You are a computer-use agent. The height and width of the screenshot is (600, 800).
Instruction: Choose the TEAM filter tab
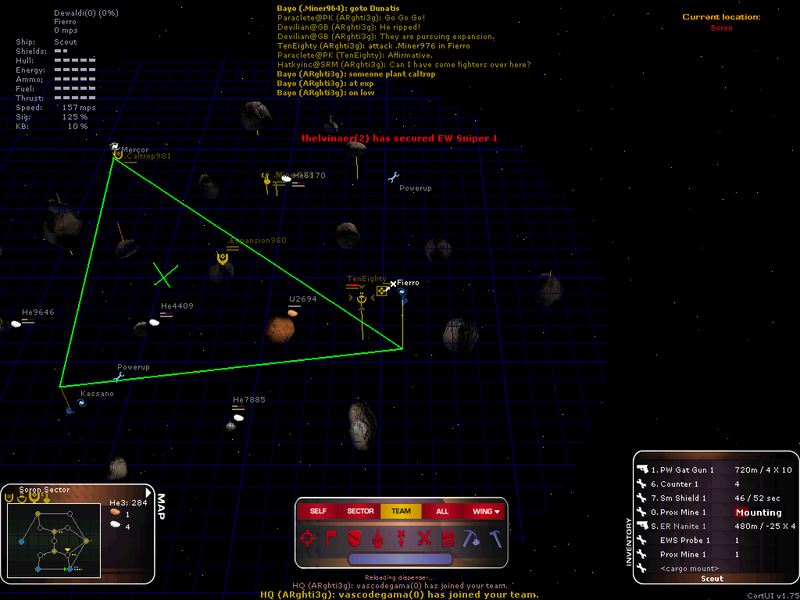401,511
